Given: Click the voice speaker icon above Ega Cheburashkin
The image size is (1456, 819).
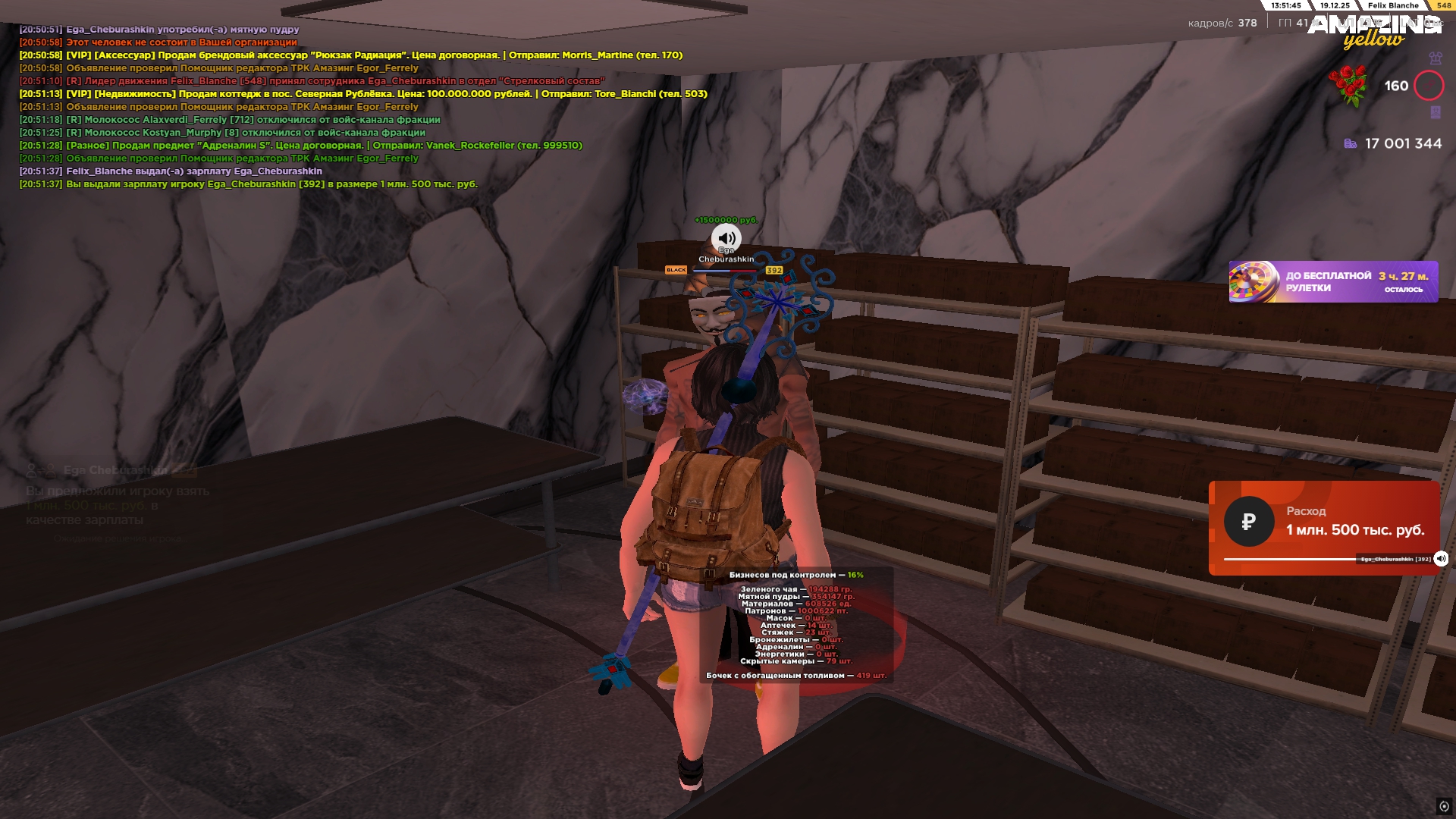Looking at the screenshot, I should (726, 238).
